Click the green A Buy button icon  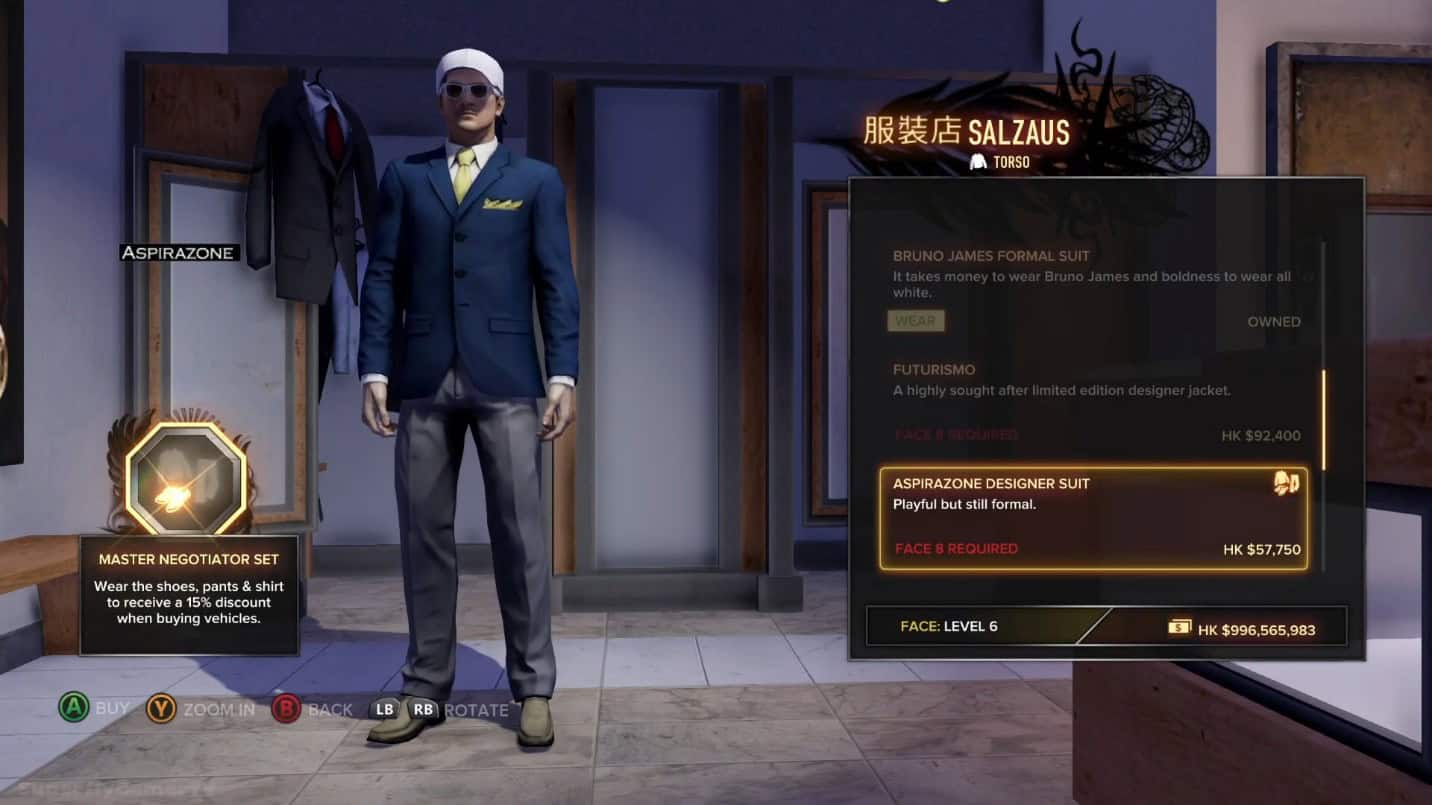76,707
